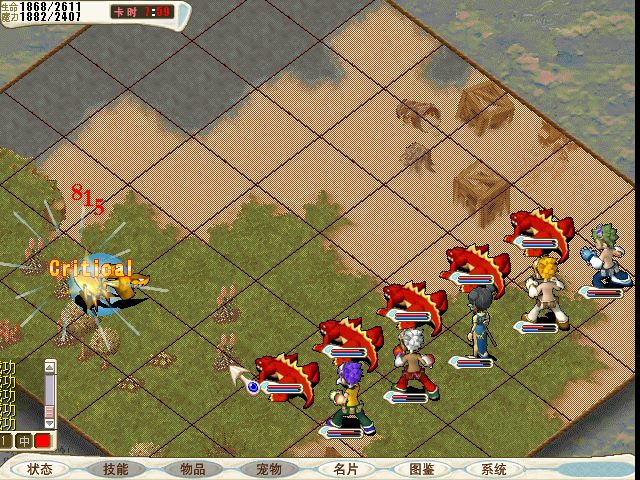
Task: Click the chat log scroll-up arrow
Action: (x=50, y=366)
